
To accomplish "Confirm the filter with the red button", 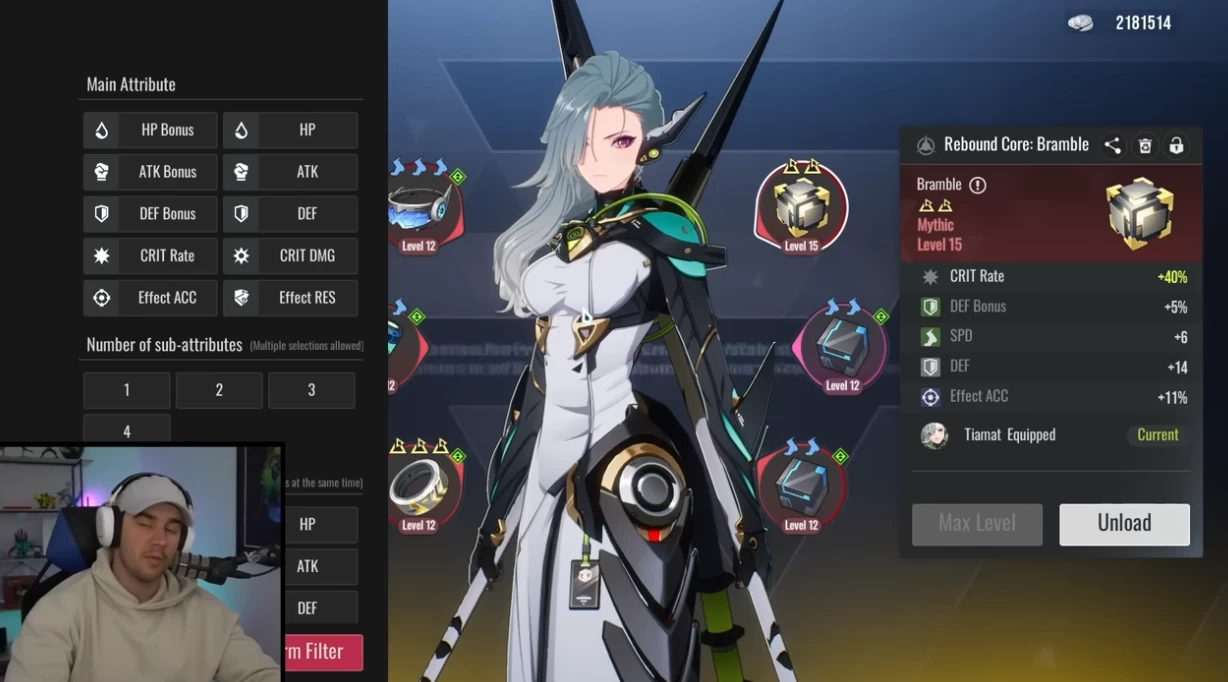I will [323, 652].
